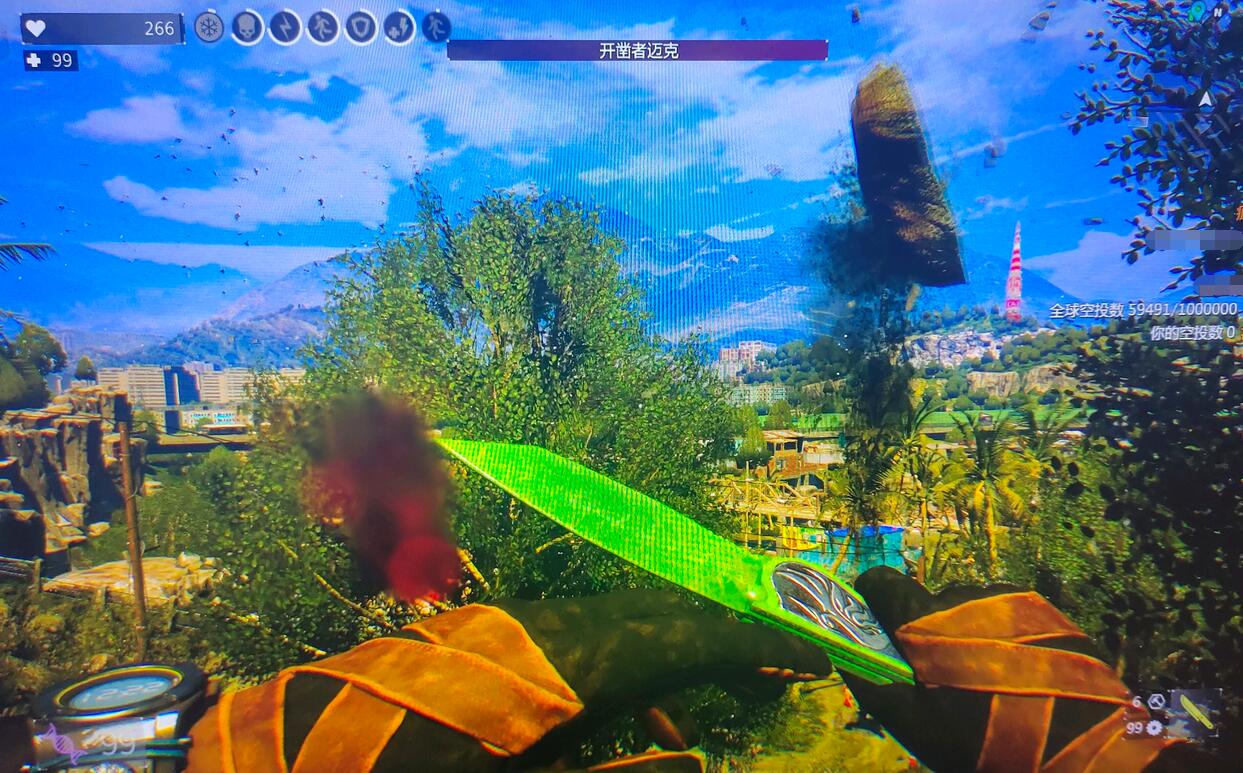
Task: Select the shield buff icon
Action: pyautogui.click(x=361, y=27)
